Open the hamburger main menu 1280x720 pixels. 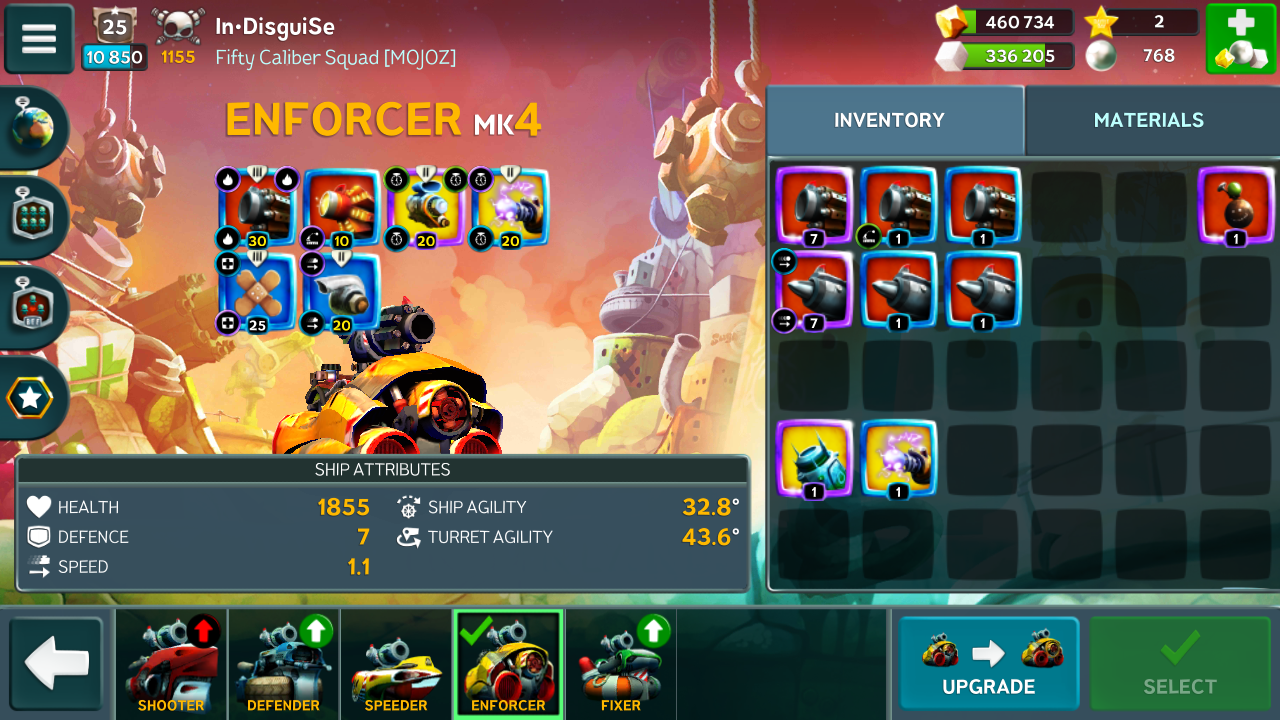pyautogui.click(x=39, y=39)
